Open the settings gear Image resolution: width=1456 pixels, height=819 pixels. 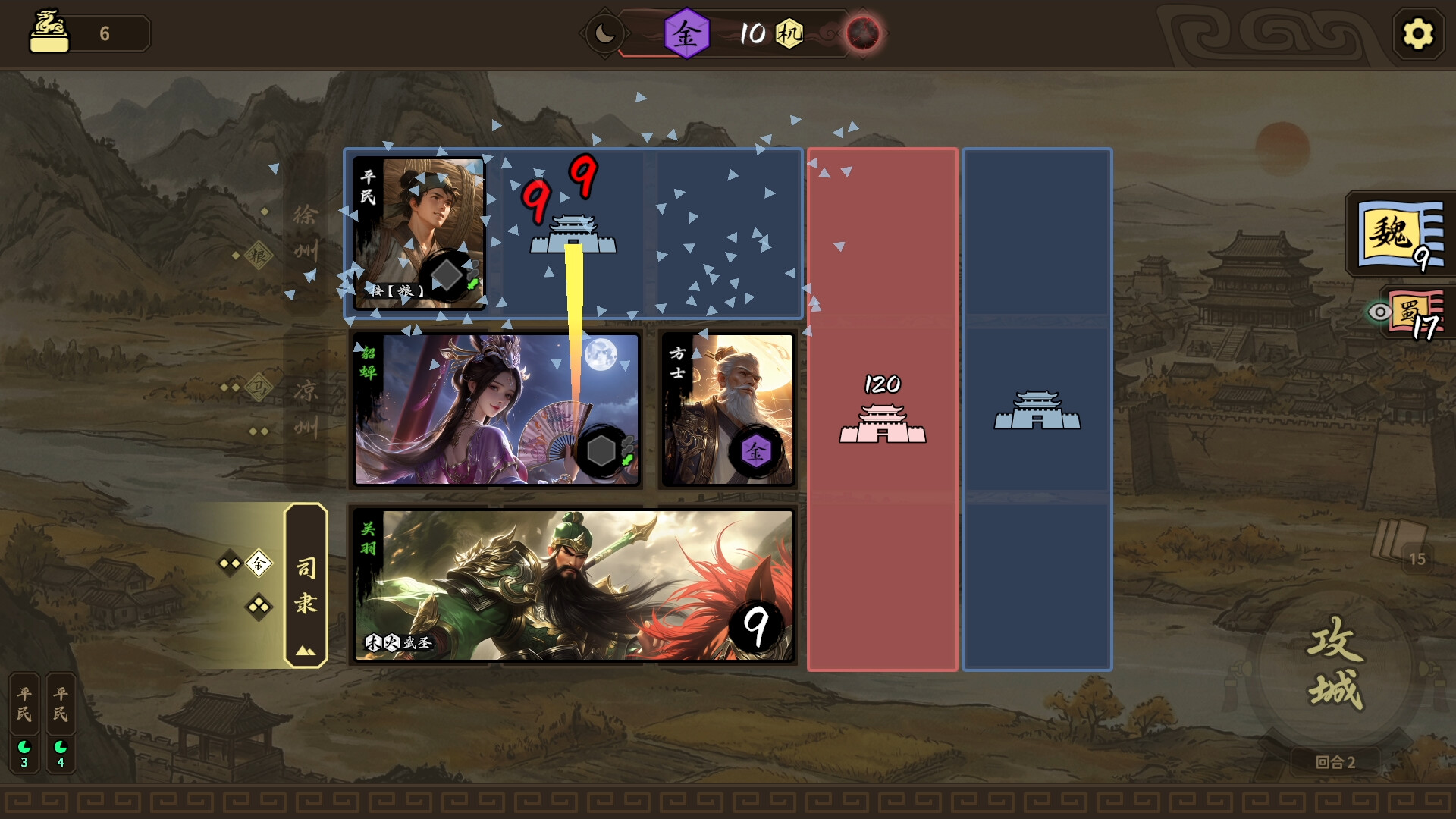(x=1417, y=33)
